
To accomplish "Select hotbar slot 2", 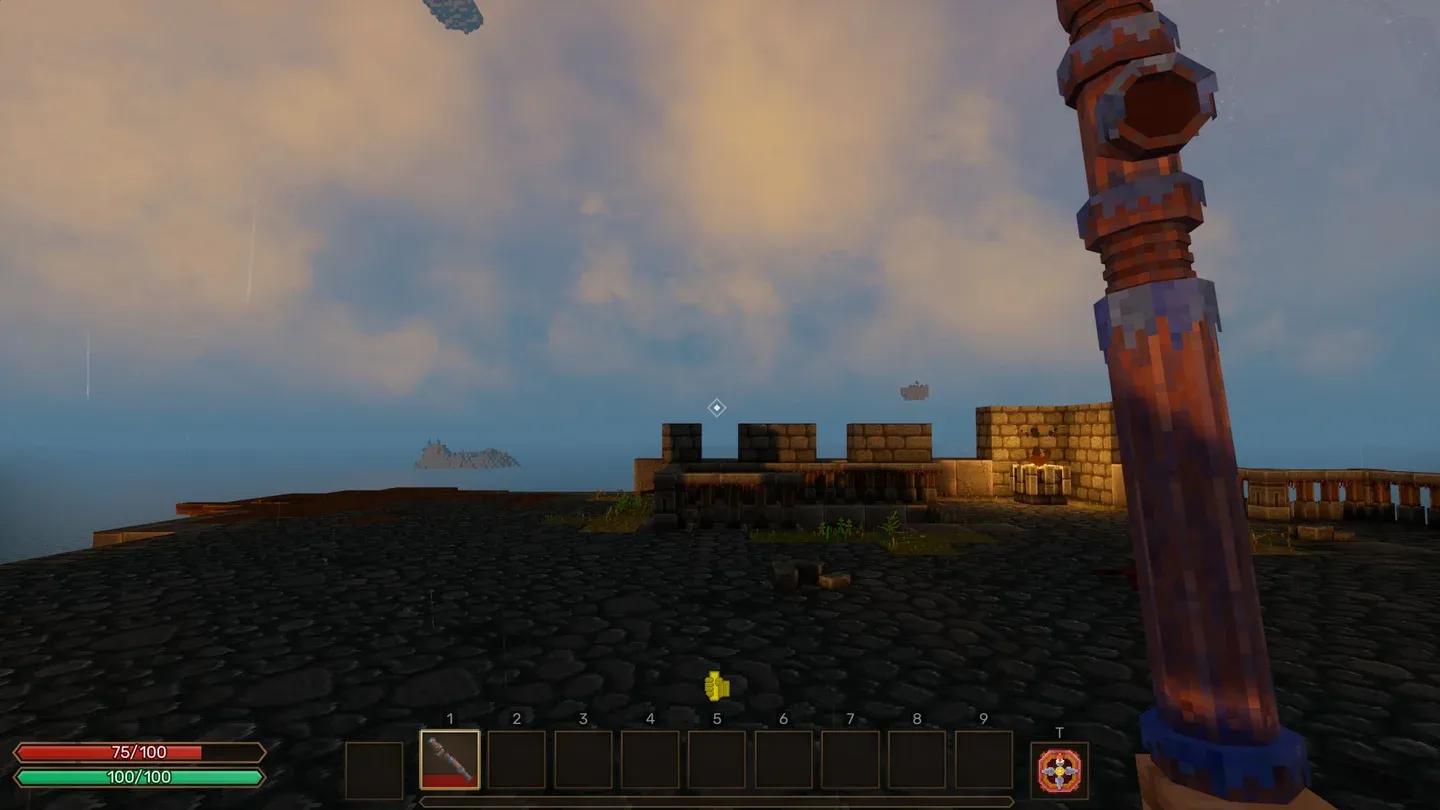I will 517,760.
